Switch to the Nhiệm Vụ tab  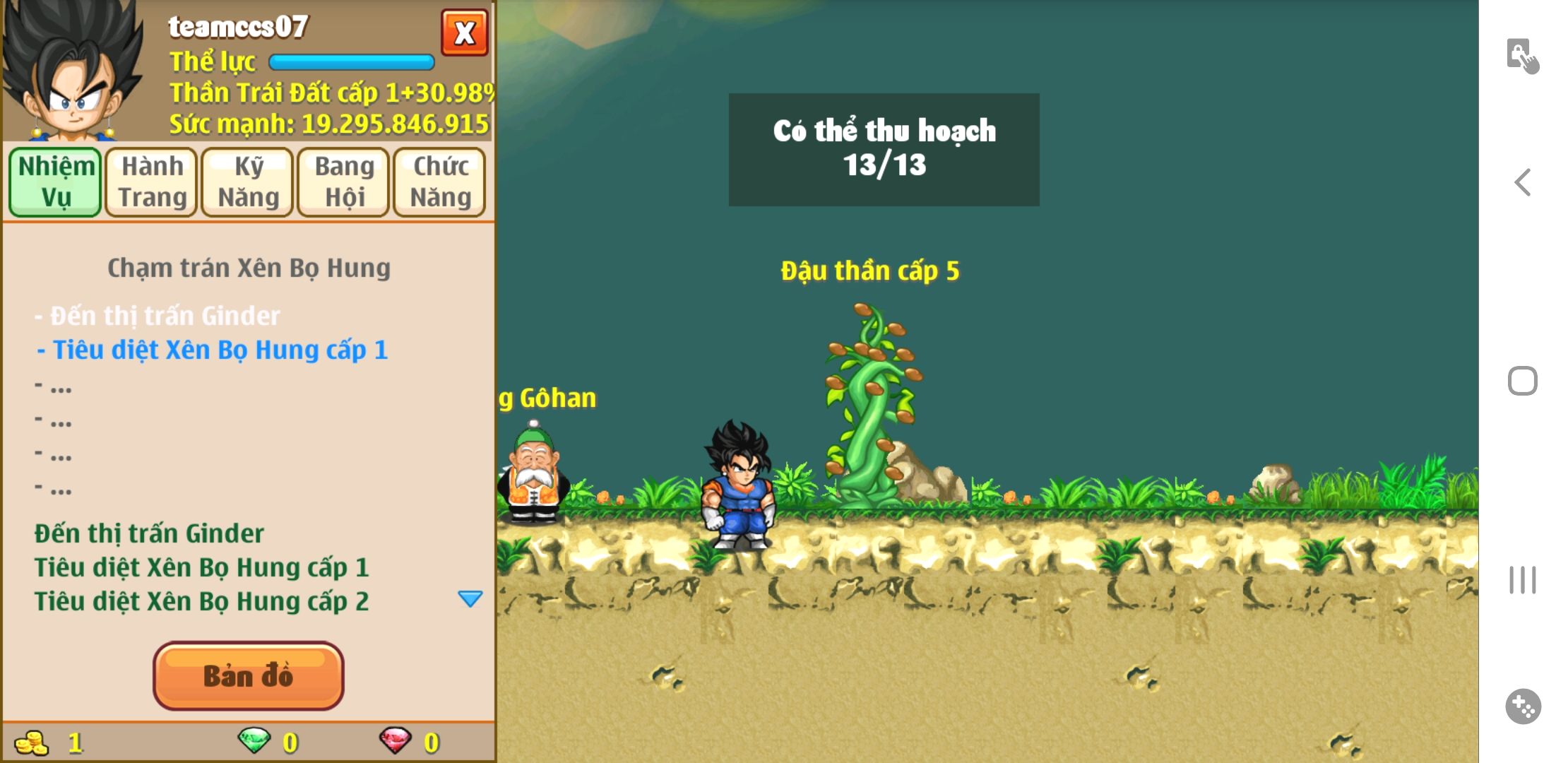[x=56, y=182]
